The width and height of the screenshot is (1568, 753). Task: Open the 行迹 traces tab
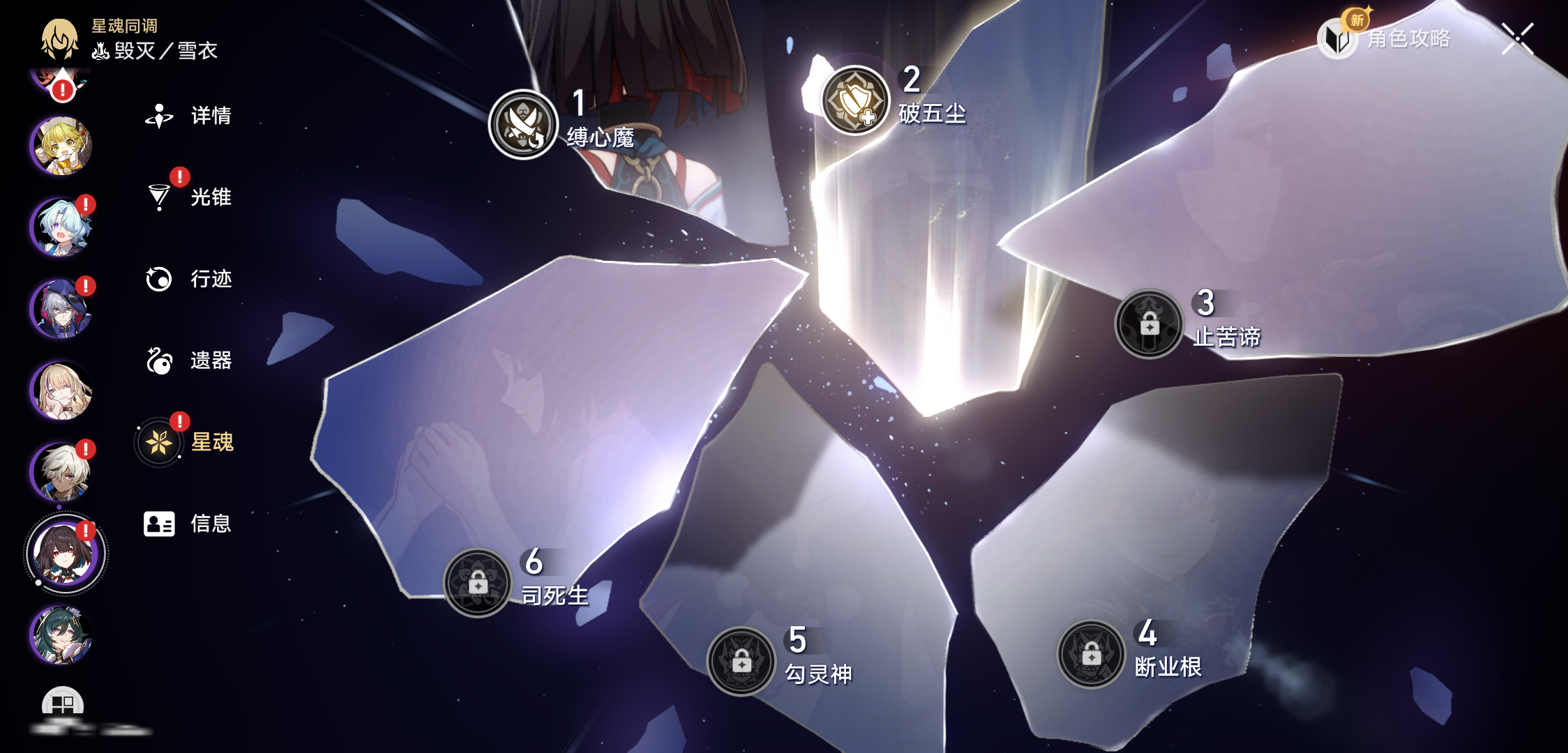188,279
